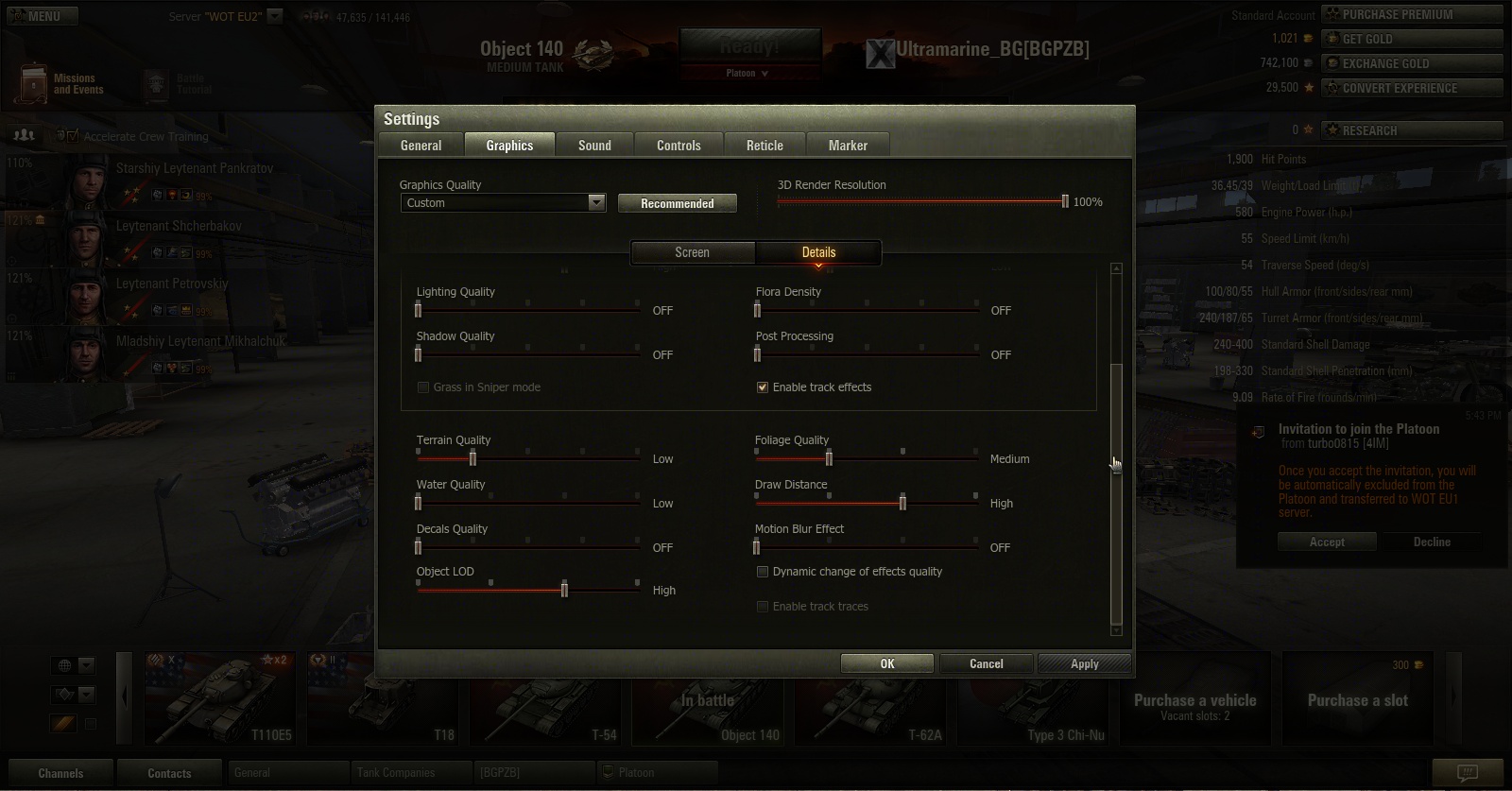The image size is (1512, 791).
Task: Show the Marker settings tab
Action: [848, 146]
